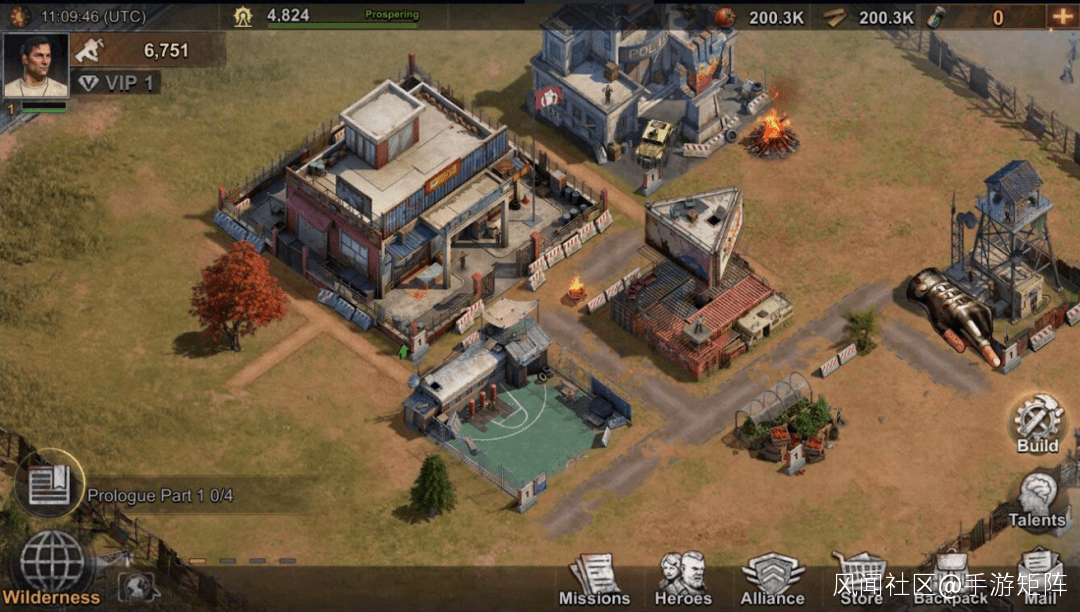Screen dimensions: 1080x612
Task: Go to the Wilderness world map
Action: click(x=52, y=567)
